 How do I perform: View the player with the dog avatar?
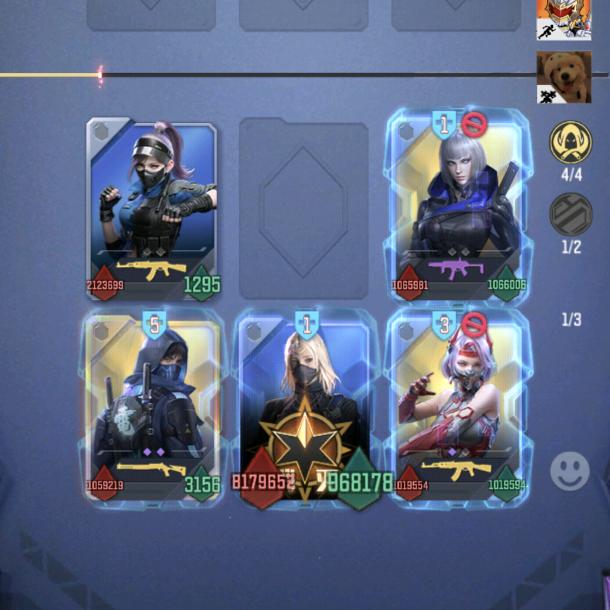tap(564, 77)
